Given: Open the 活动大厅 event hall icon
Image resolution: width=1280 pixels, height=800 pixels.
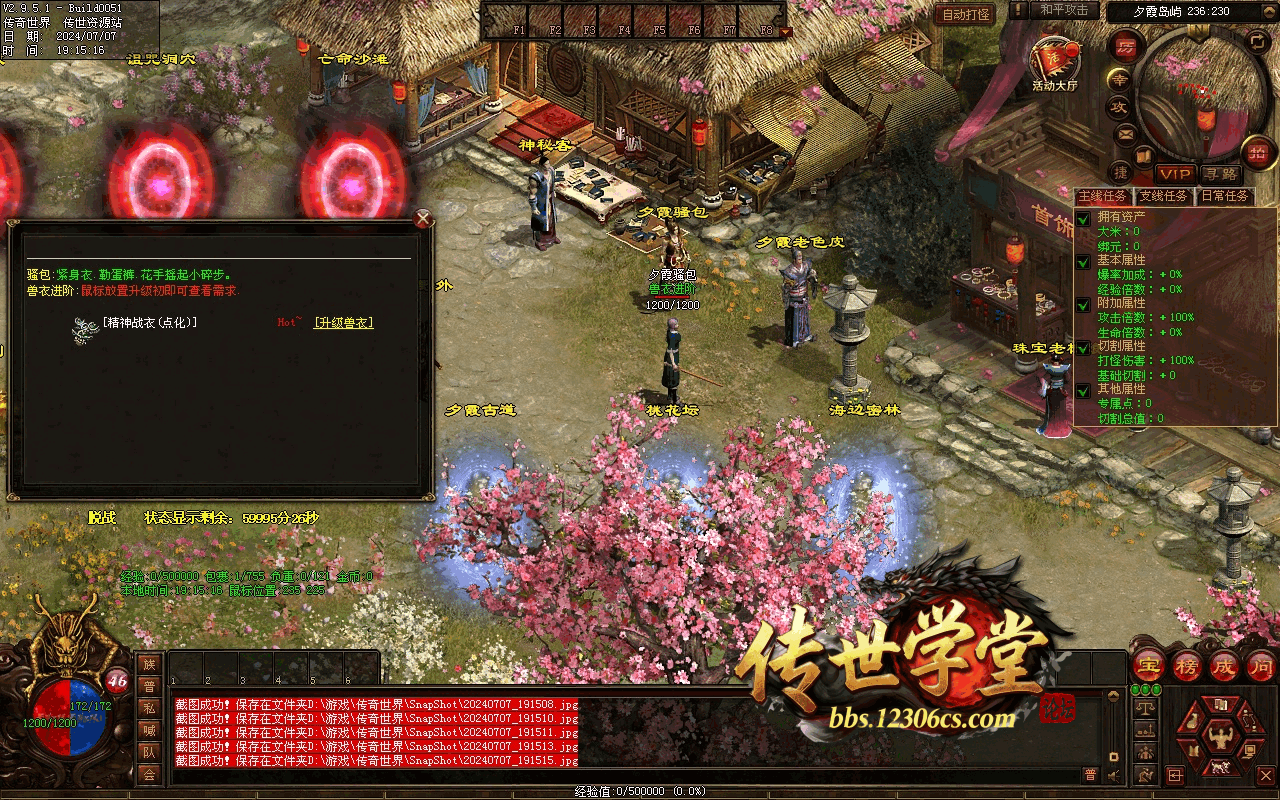Looking at the screenshot, I should 1055,62.
